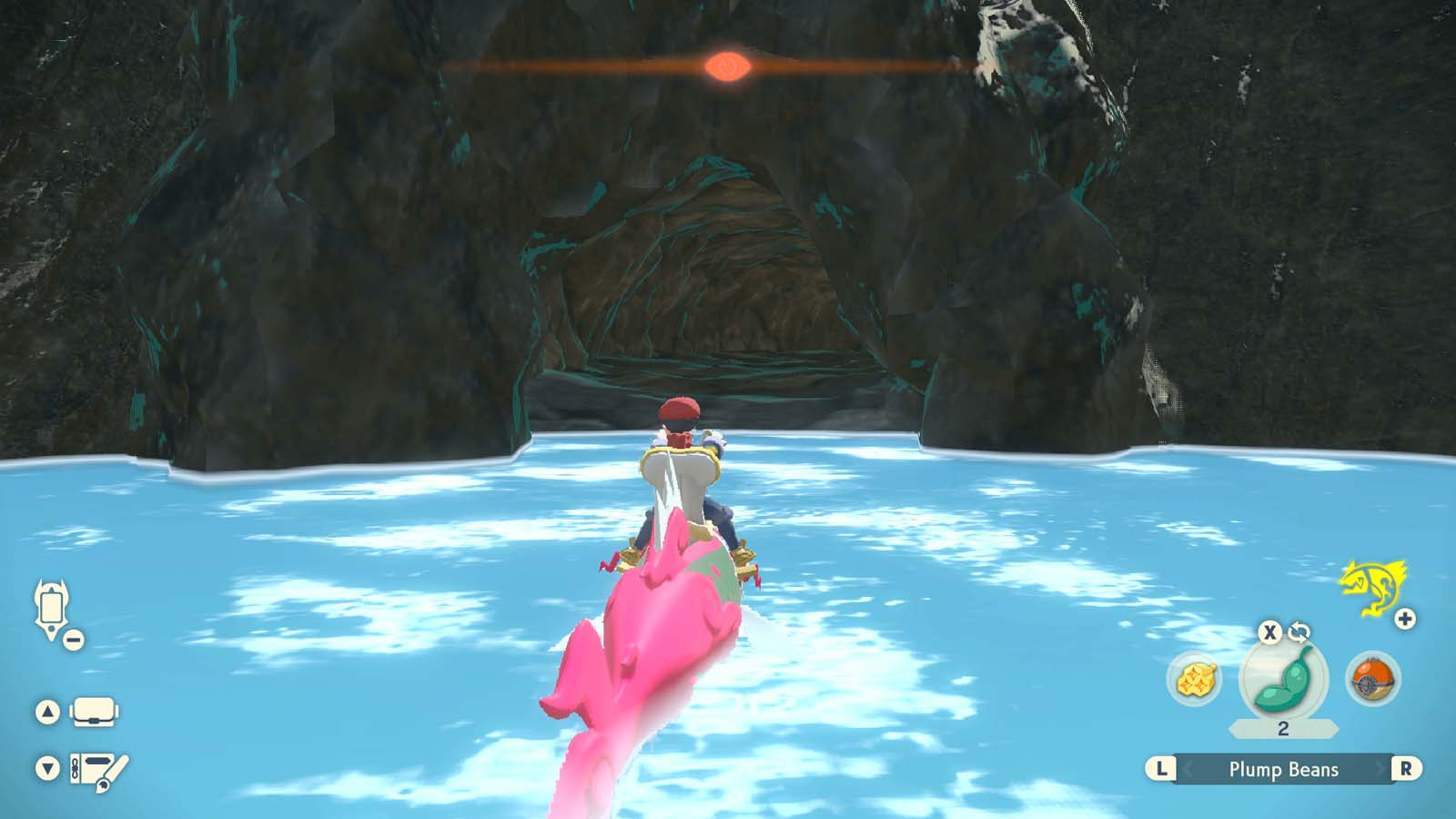
Task: Click the X button prompt over the item wheel
Action: click(1269, 632)
